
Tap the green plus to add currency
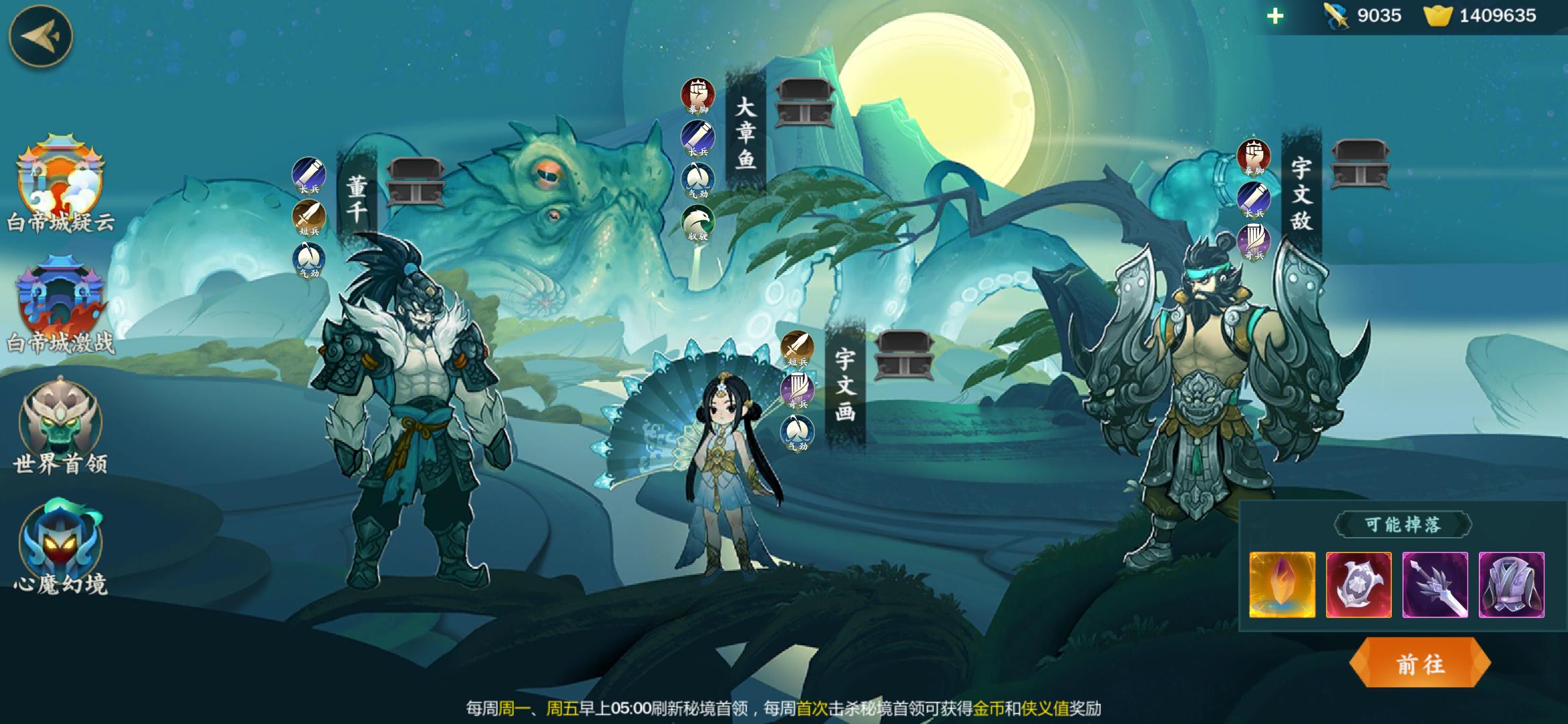(1275, 15)
